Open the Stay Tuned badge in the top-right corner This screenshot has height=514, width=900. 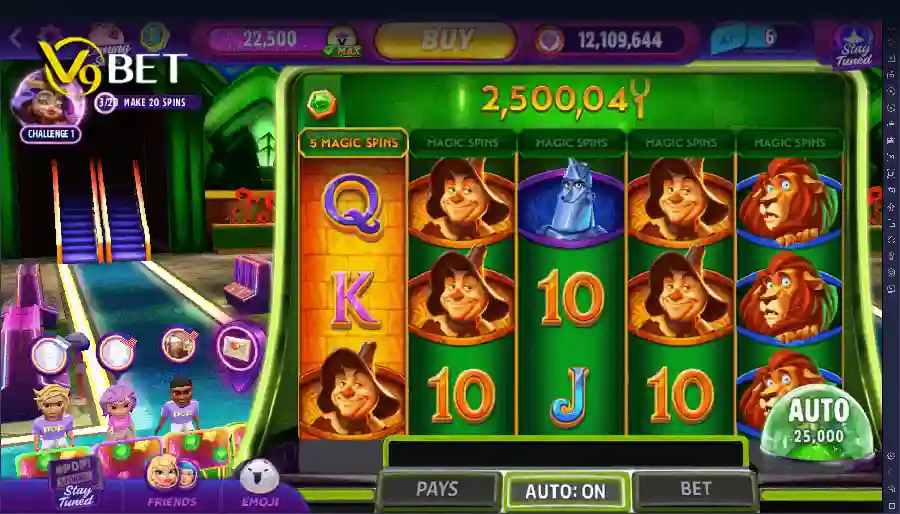(x=855, y=45)
